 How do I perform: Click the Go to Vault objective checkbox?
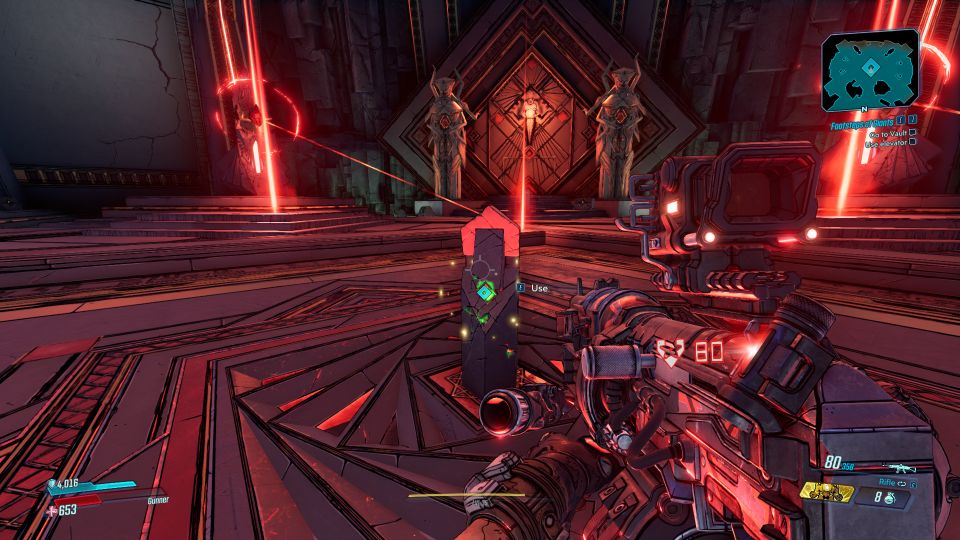(x=913, y=134)
